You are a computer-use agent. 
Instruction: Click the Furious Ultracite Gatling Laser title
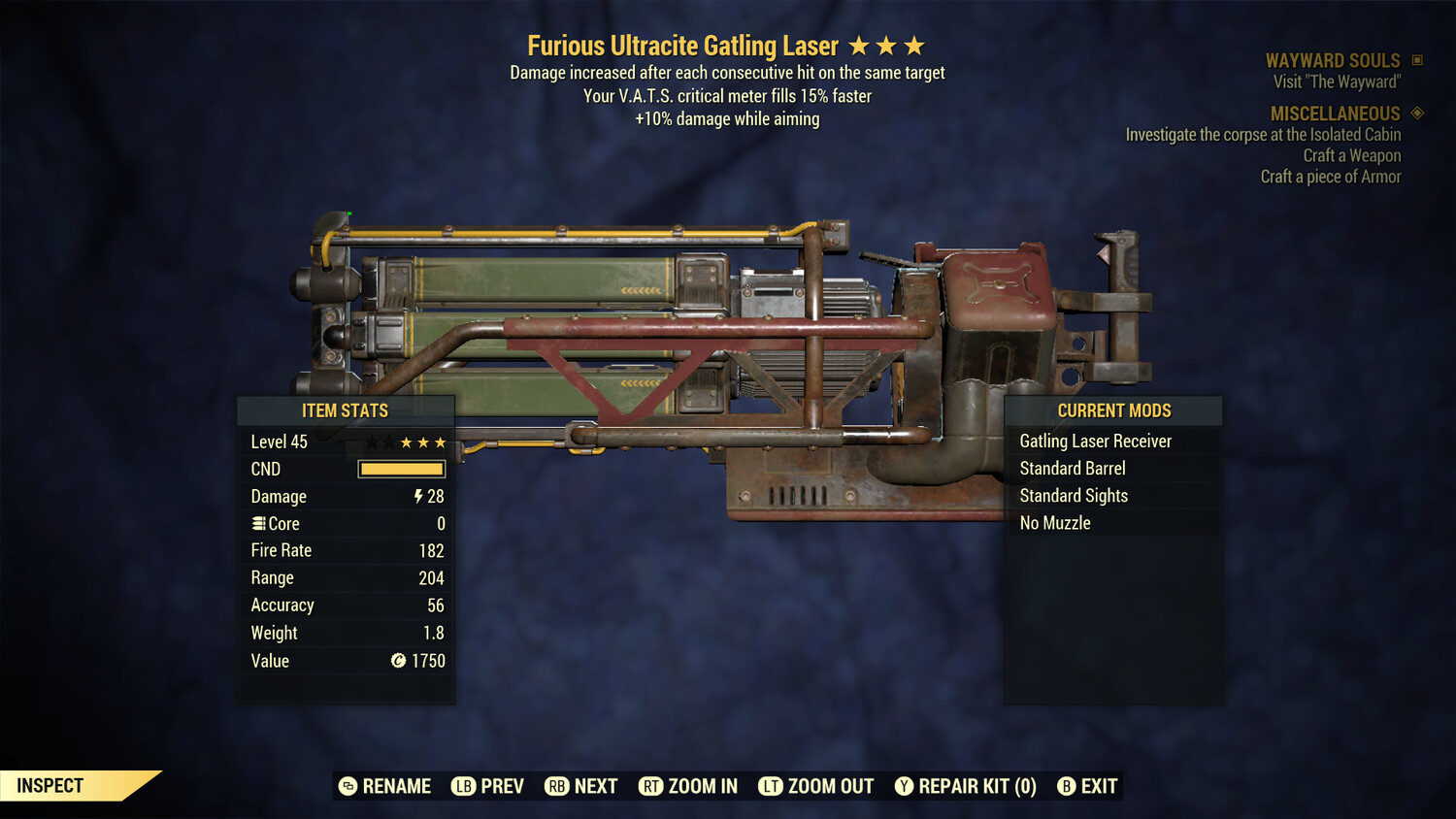click(x=681, y=45)
